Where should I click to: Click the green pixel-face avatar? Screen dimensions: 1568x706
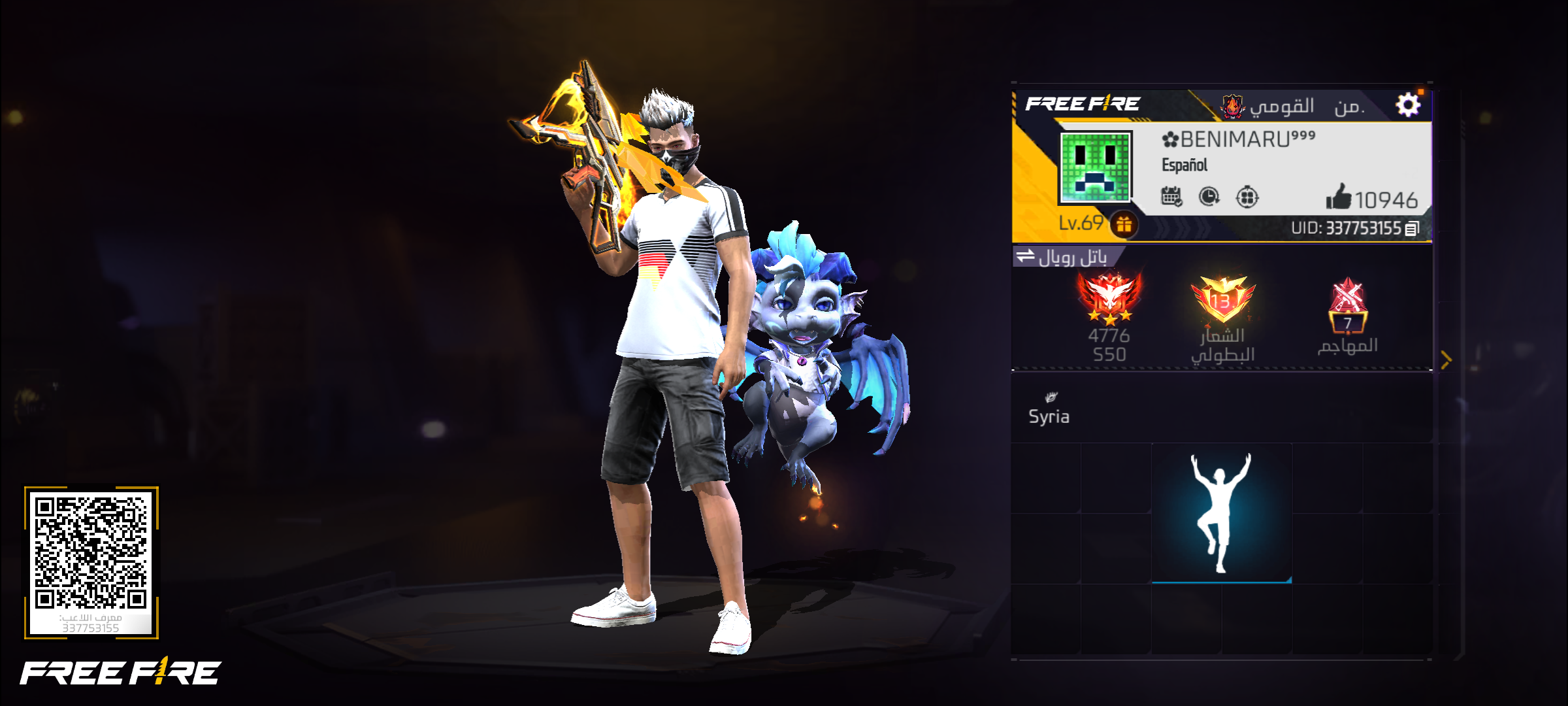click(x=1095, y=167)
